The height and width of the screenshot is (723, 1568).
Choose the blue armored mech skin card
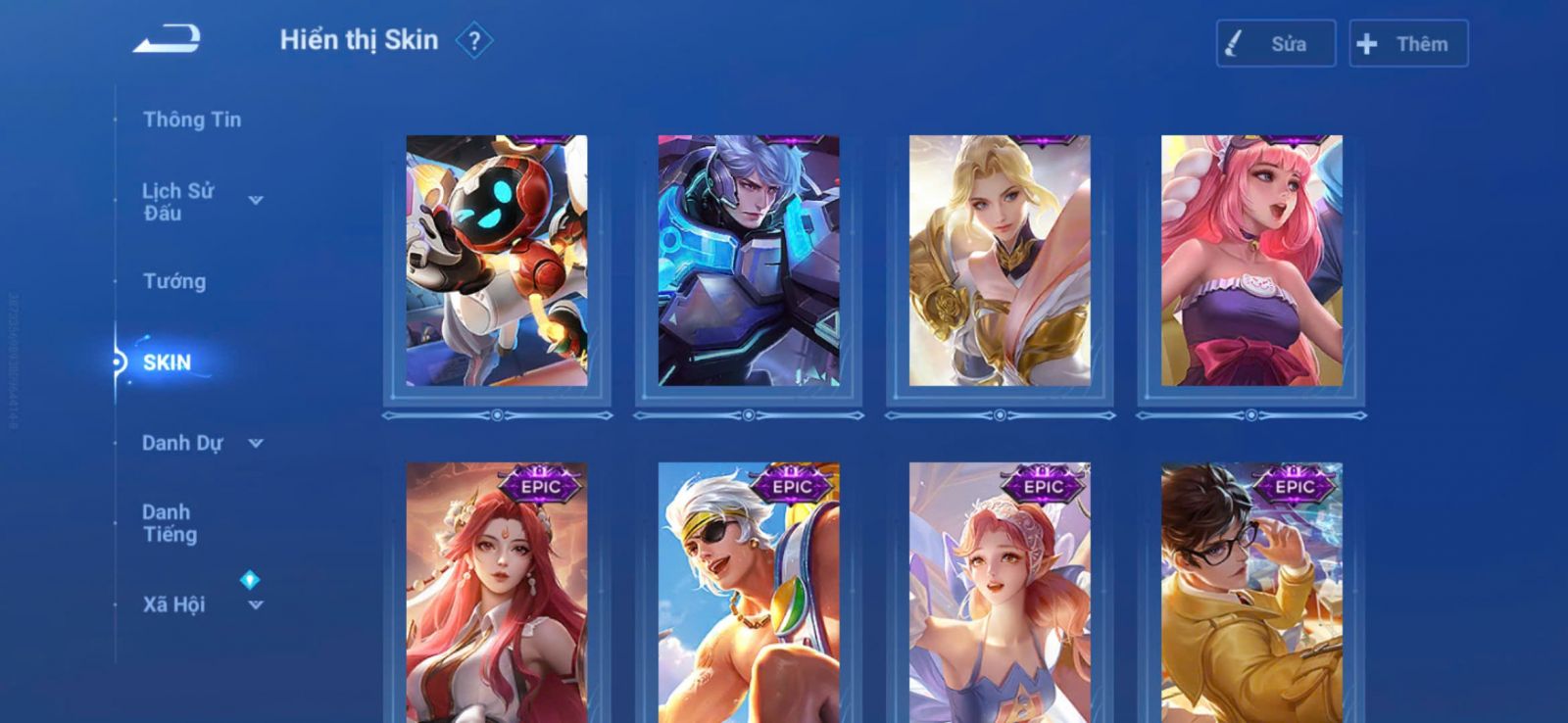749,261
